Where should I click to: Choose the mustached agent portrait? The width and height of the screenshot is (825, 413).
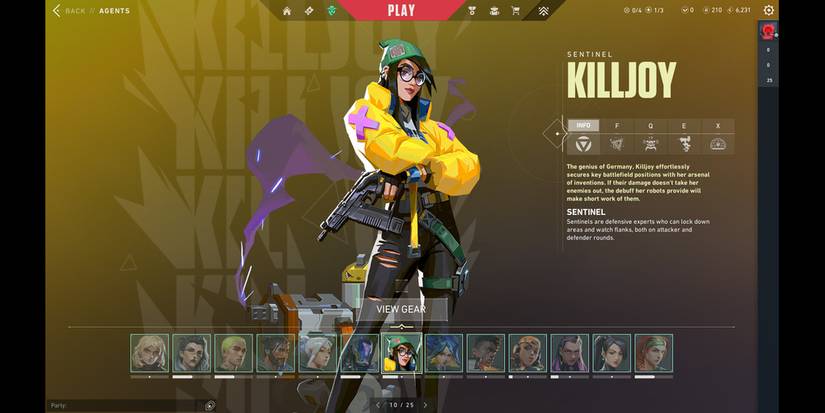point(275,353)
